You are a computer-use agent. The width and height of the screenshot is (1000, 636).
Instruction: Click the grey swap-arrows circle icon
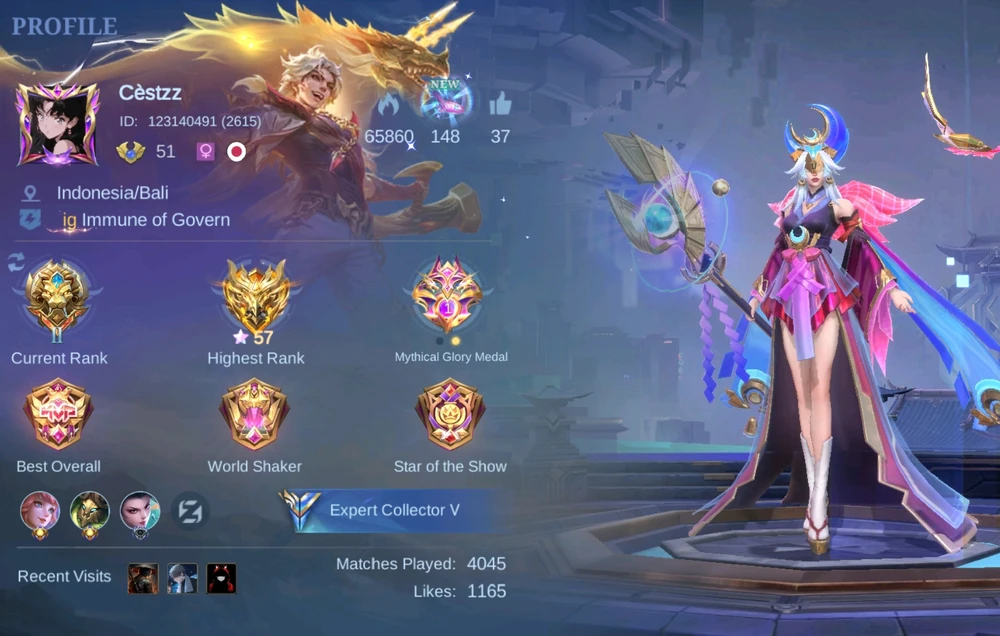coord(190,512)
